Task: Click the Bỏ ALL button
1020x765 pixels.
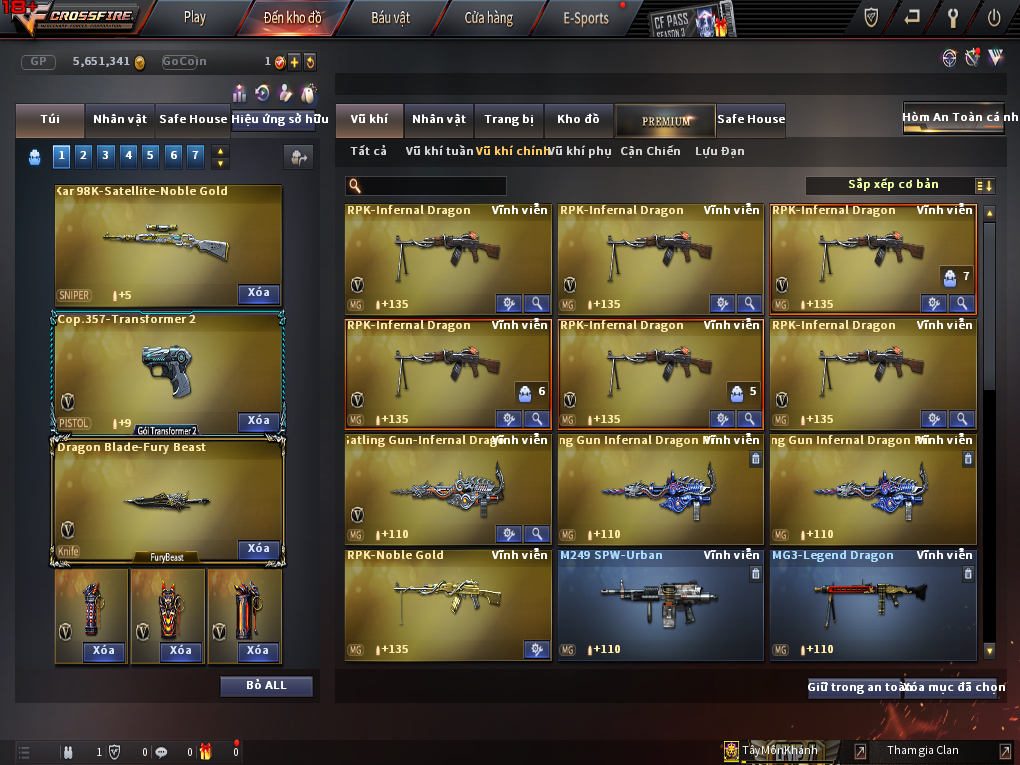Action: (266, 686)
